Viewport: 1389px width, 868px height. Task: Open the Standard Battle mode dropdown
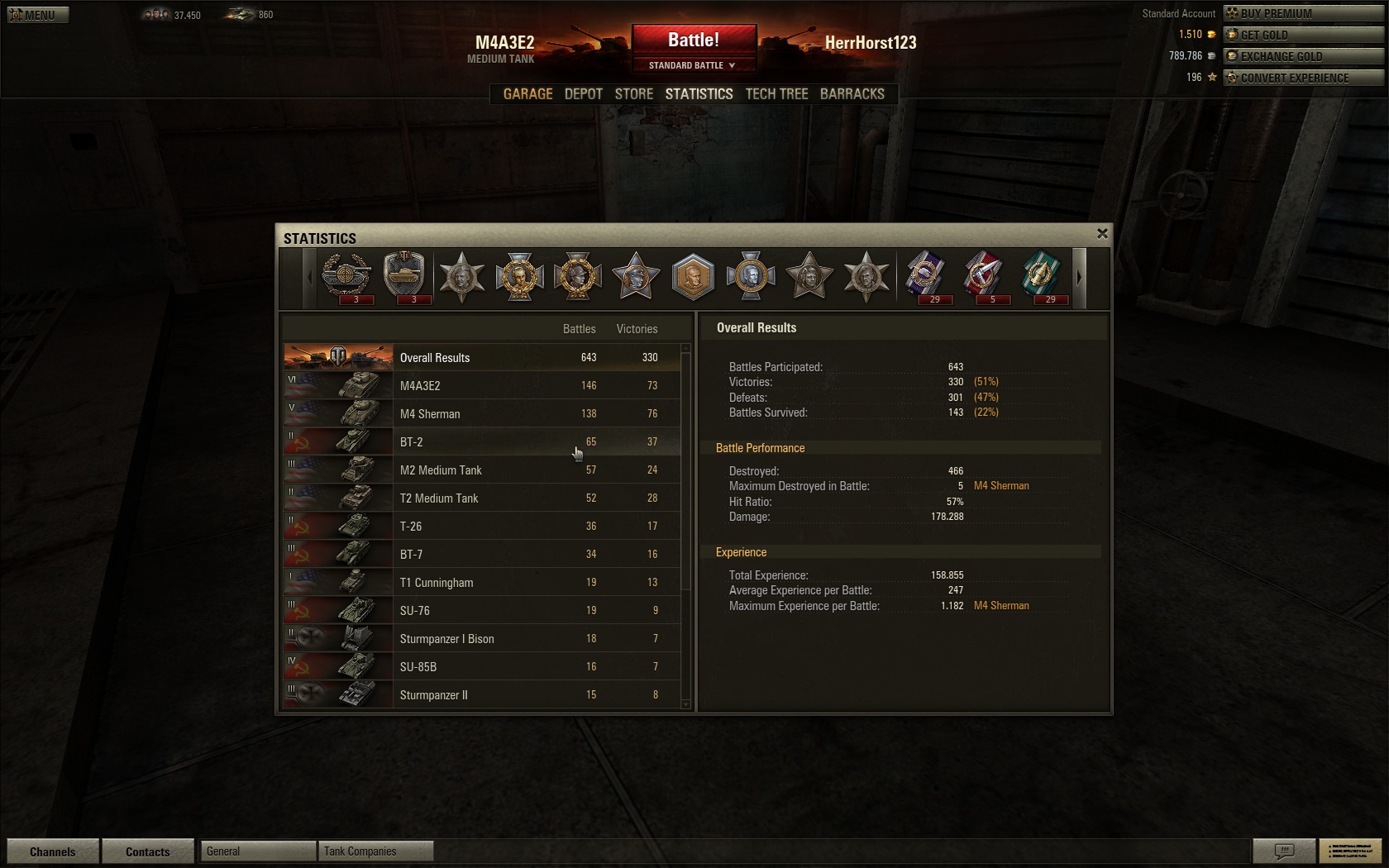tap(693, 65)
